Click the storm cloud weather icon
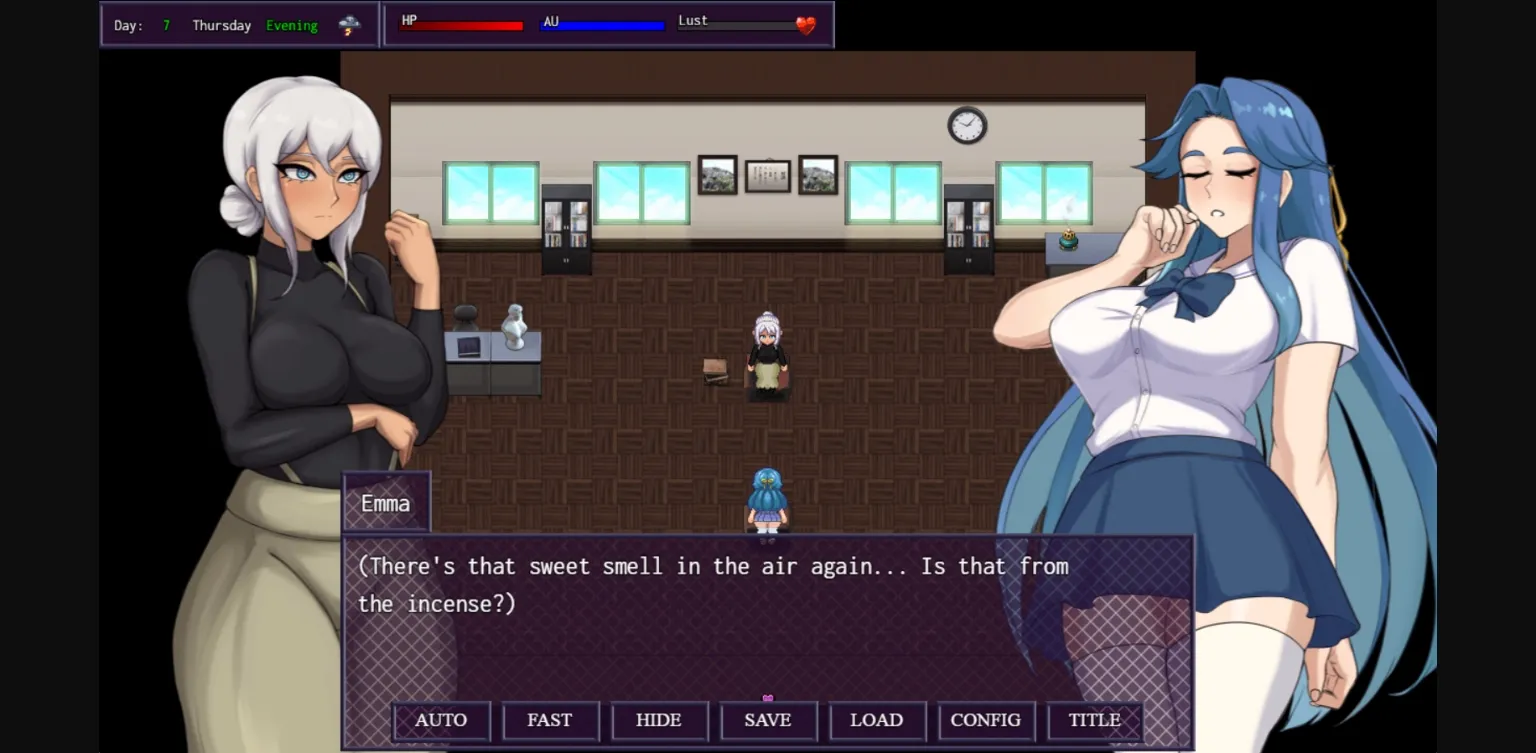This screenshot has width=1536, height=753. coord(349,24)
